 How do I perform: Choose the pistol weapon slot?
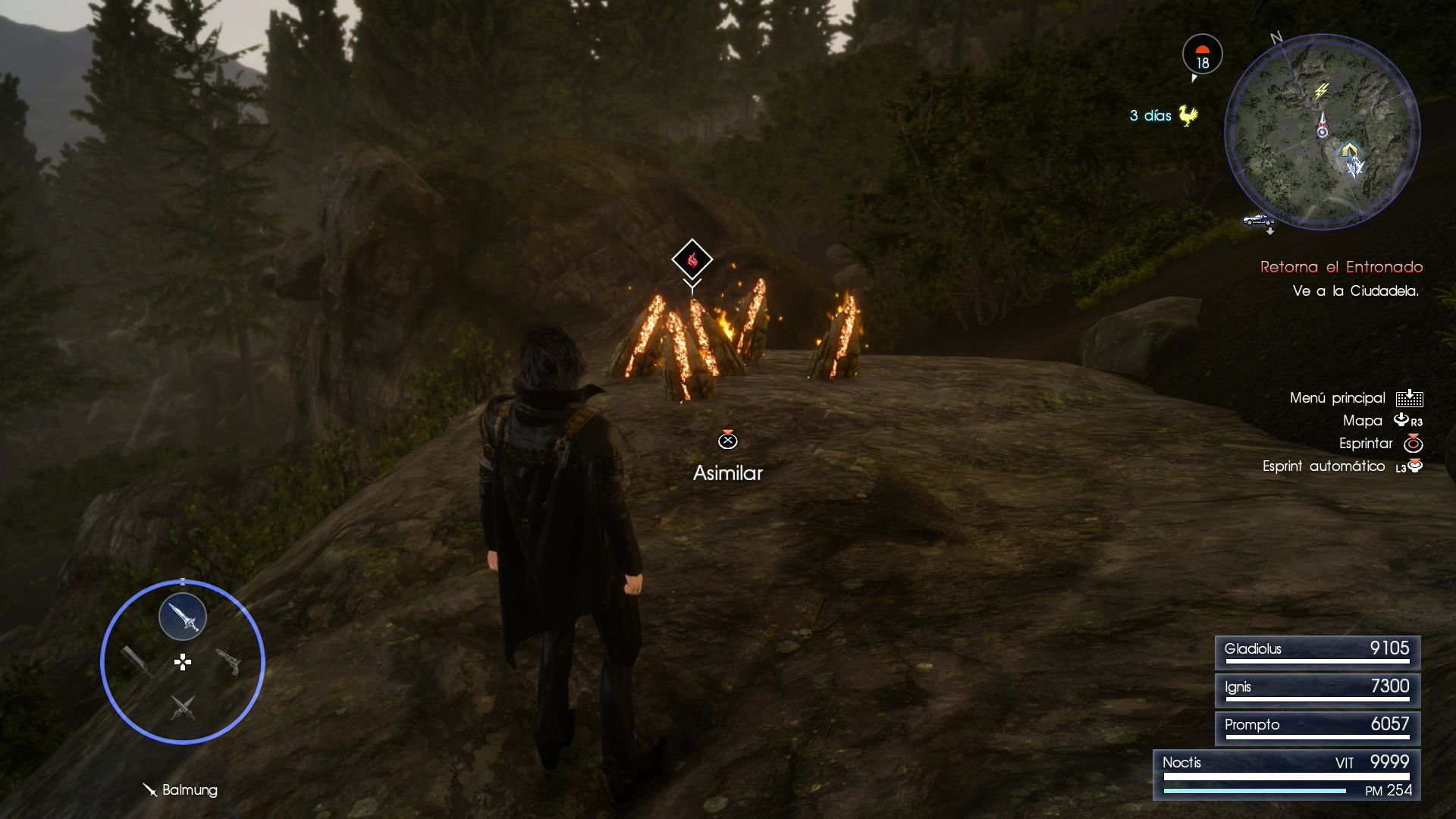click(228, 661)
